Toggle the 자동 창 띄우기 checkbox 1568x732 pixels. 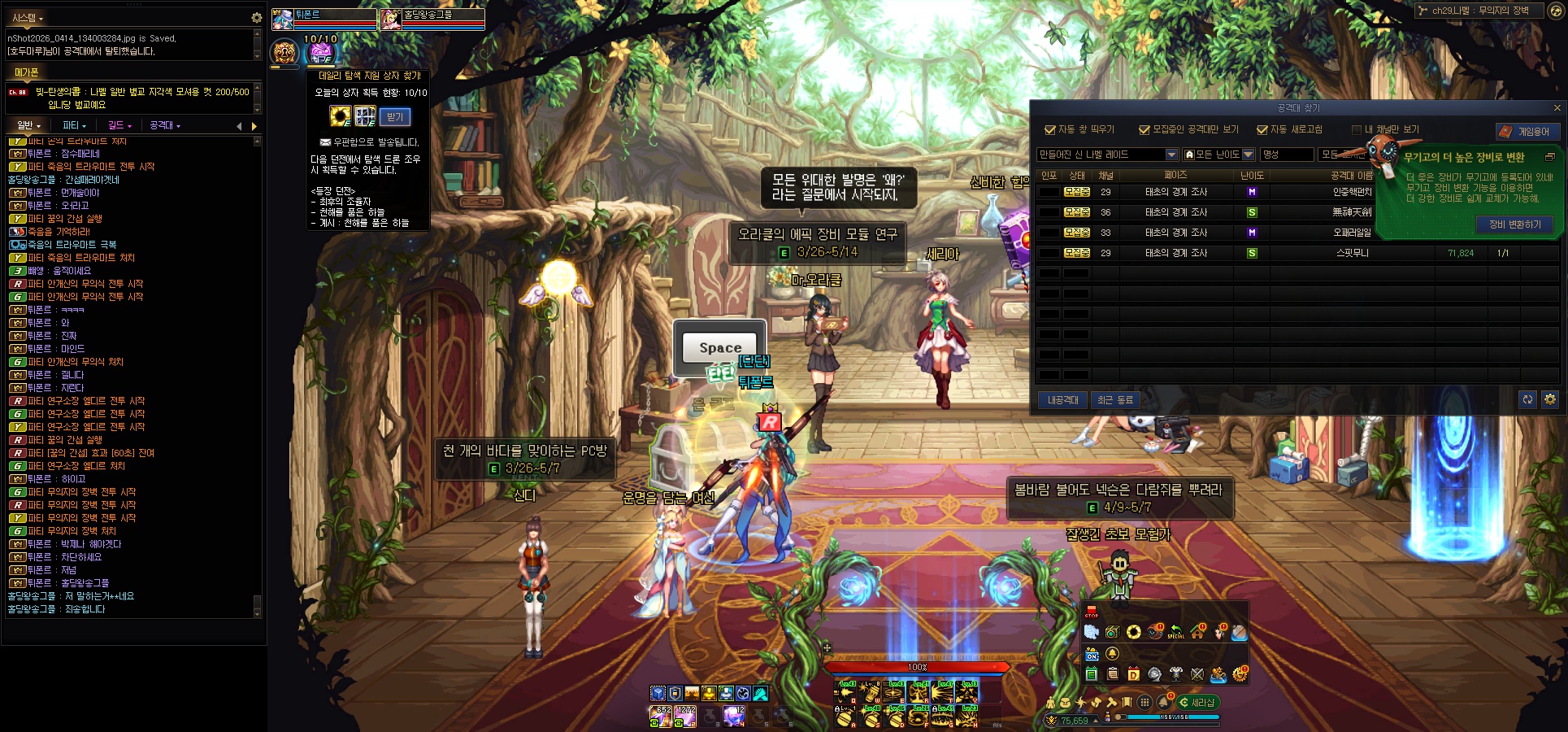click(x=1050, y=130)
